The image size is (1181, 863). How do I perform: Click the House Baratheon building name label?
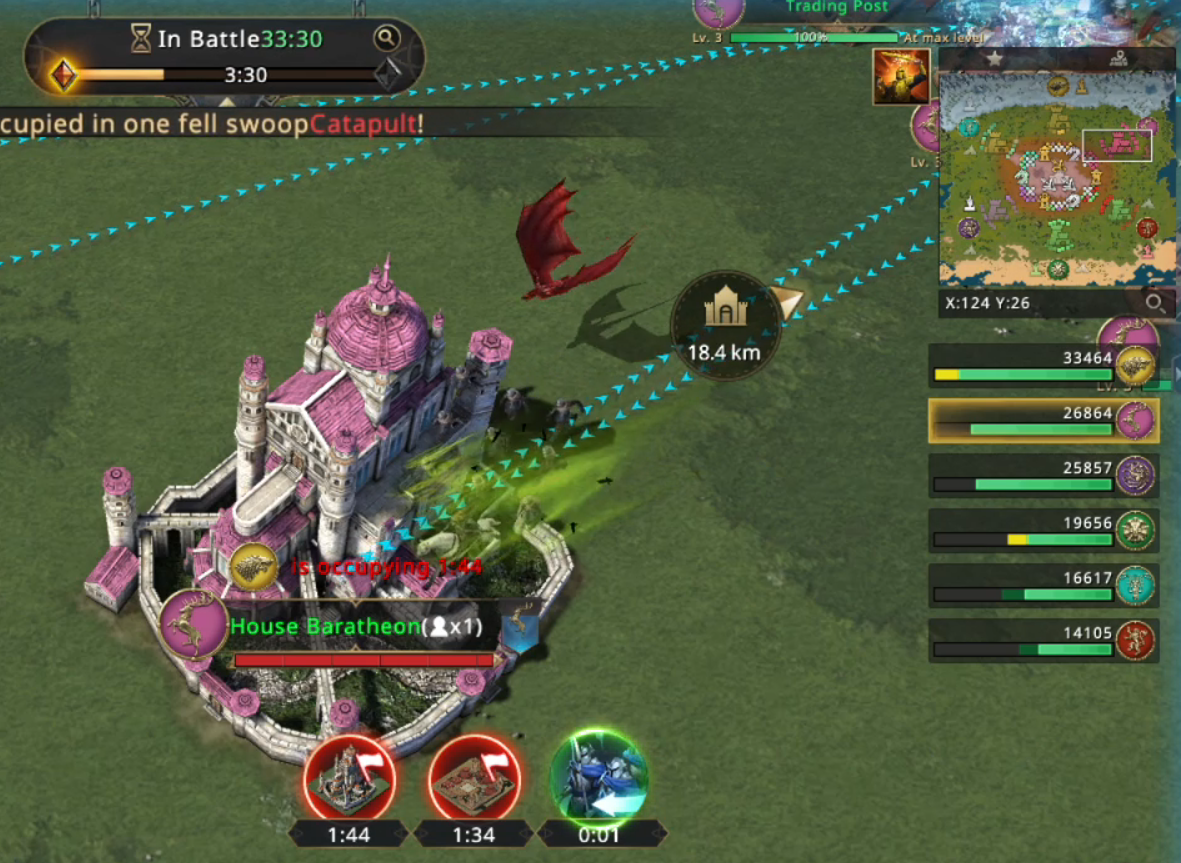click(x=326, y=627)
